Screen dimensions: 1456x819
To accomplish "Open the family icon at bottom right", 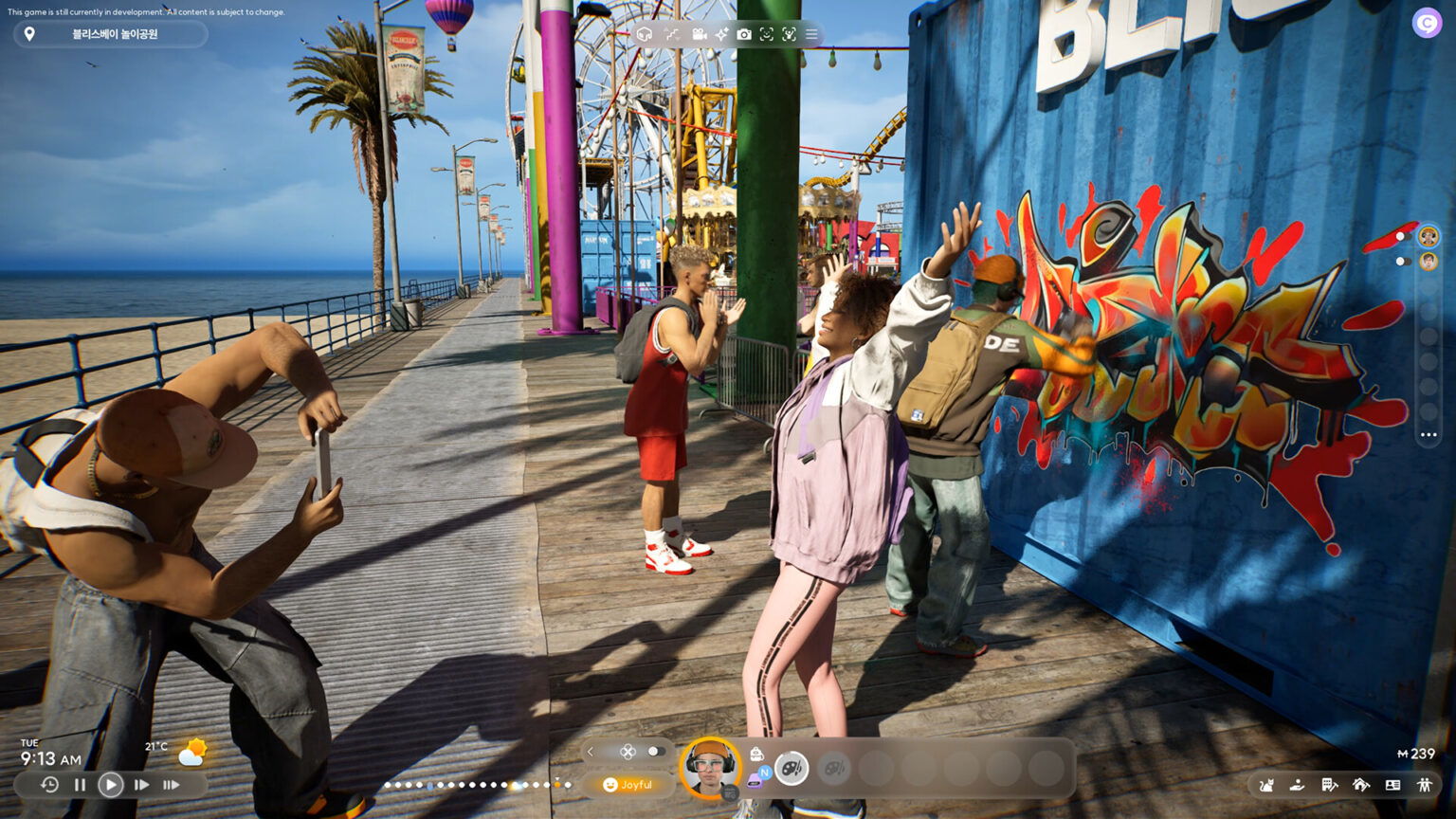I will click(1427, 785).
